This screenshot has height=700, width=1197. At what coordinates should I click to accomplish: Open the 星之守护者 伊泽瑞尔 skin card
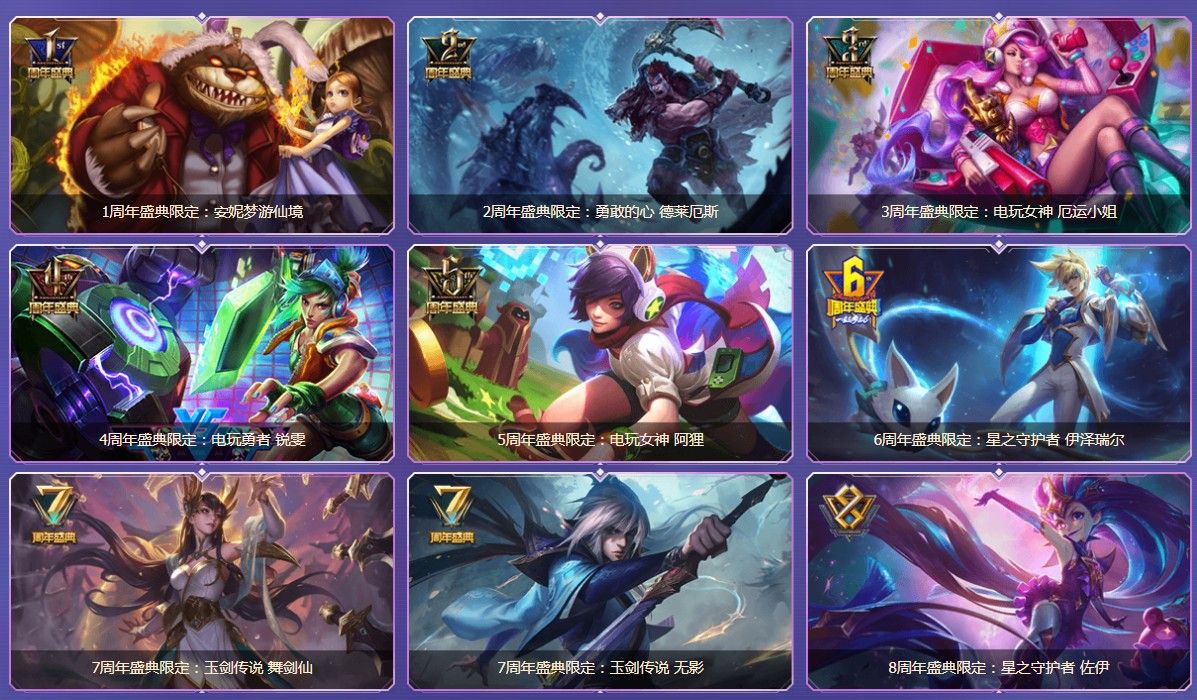[998, 353]
